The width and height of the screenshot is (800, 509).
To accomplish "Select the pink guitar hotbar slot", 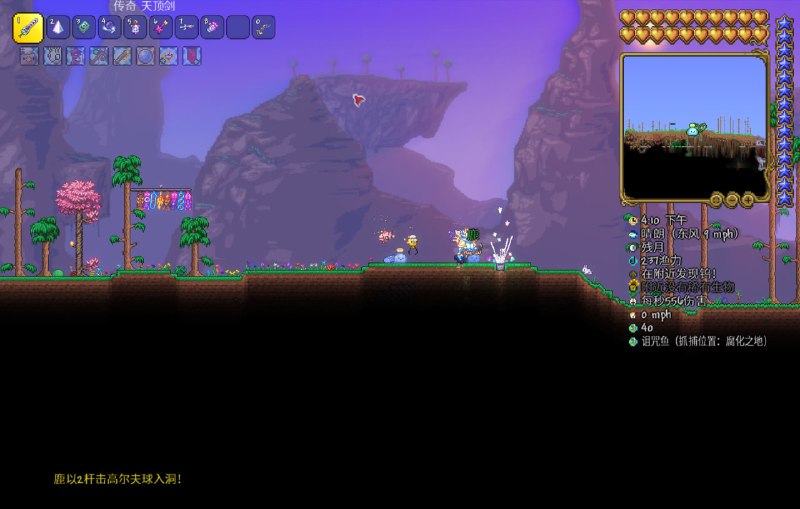I will pyautogui.click(x=161, y=28).
